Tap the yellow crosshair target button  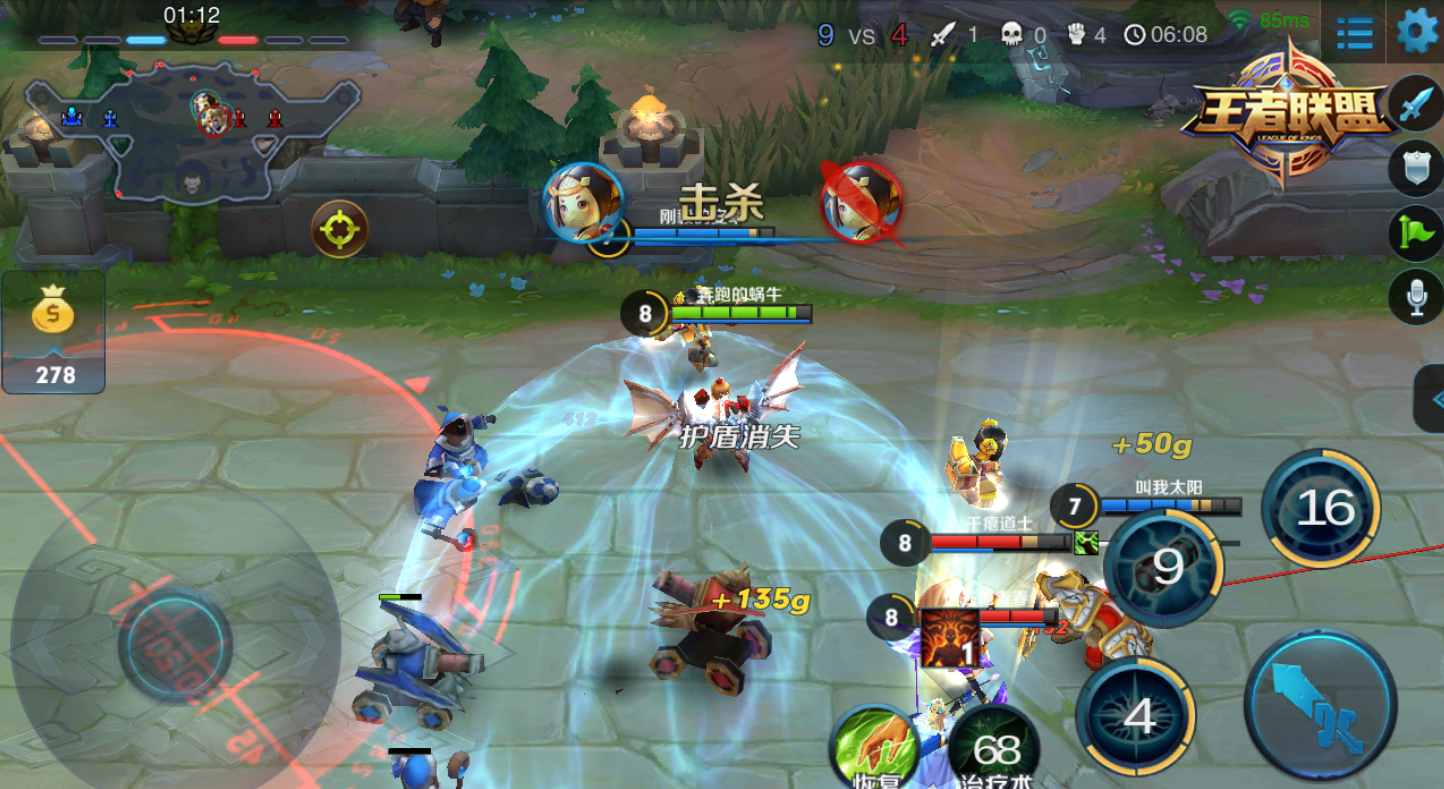(340, 230)
